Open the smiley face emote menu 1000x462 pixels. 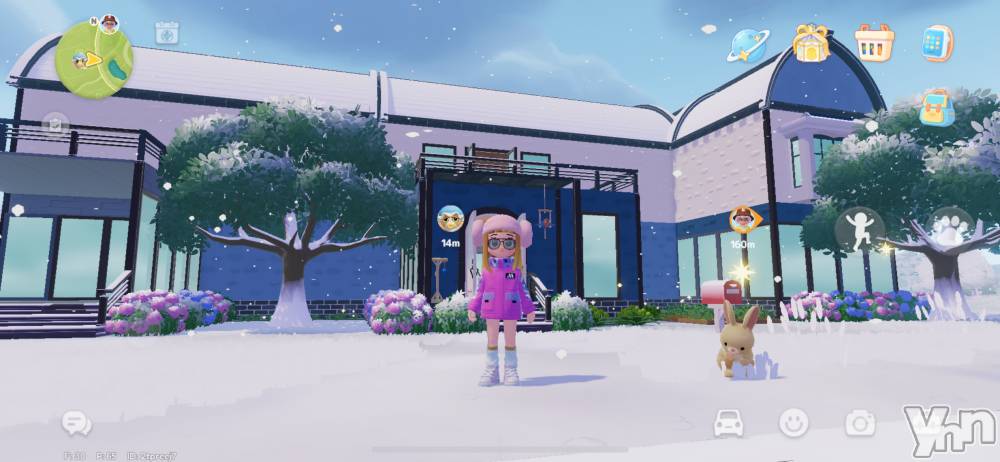tap(794, 423)
